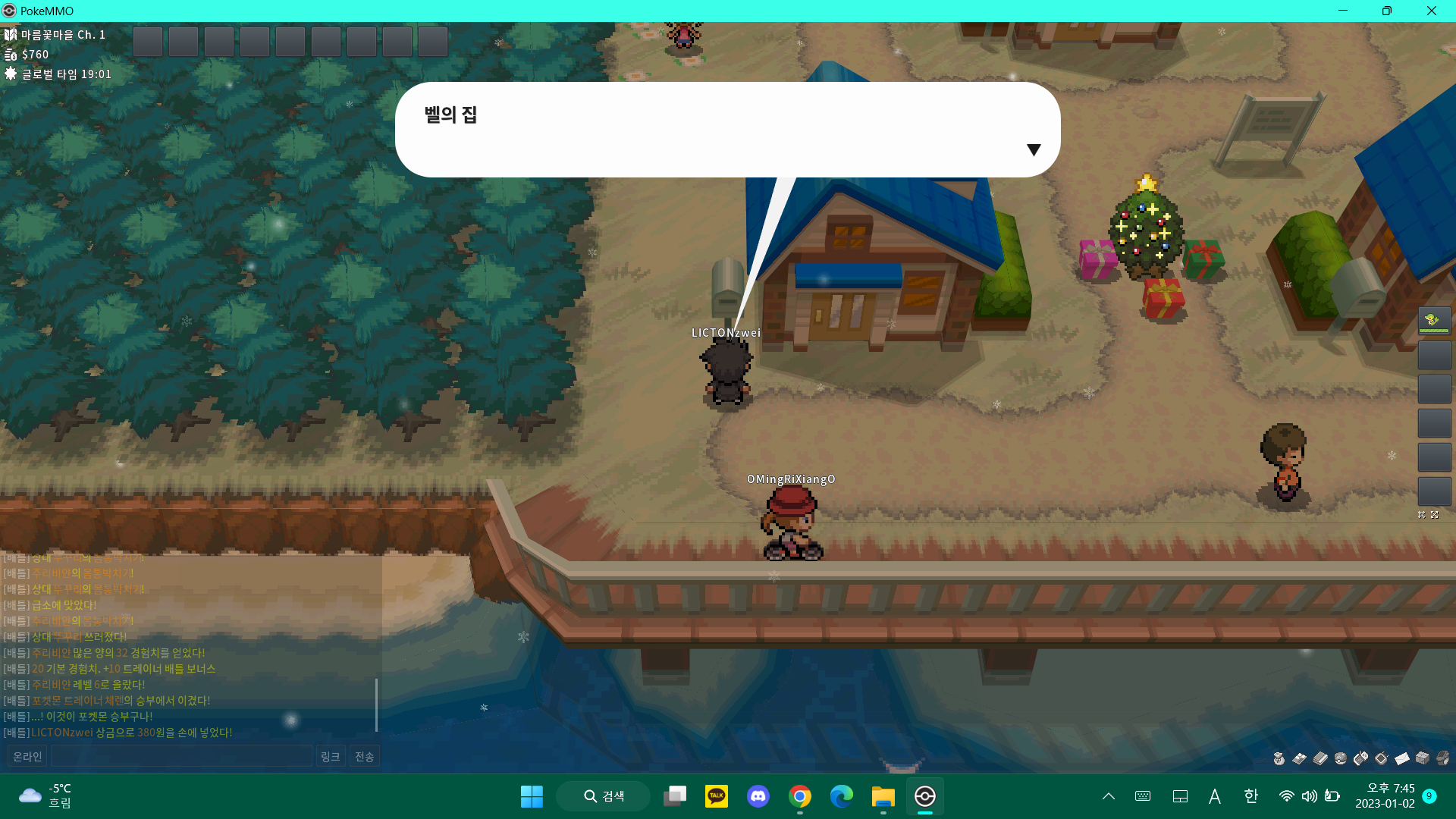Close the PokeMMO window
The image size is (1456, 819).
(x=1431, y=11)
